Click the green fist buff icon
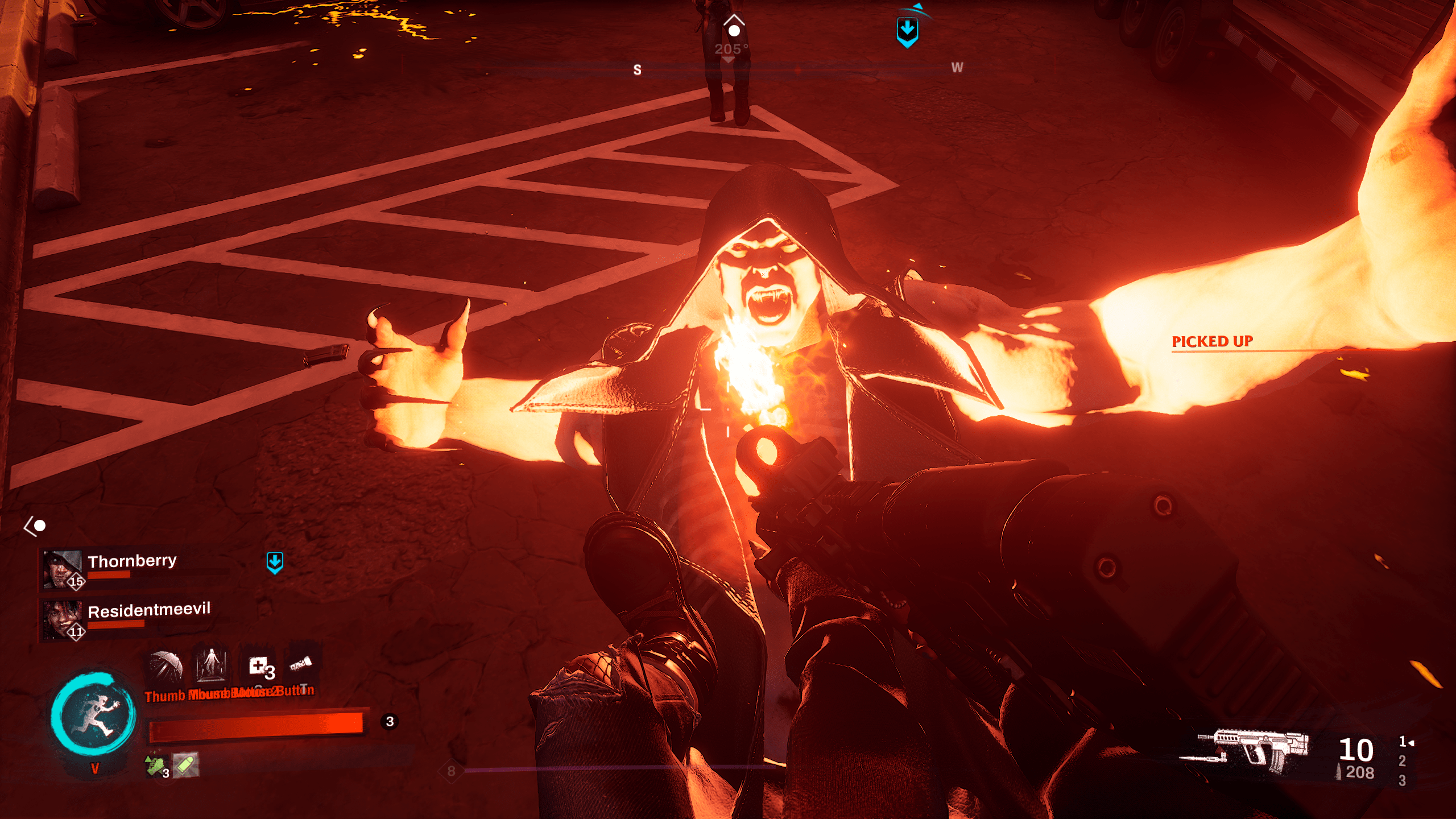Viewport: 1456px width, 819px height. click(155, 766)
